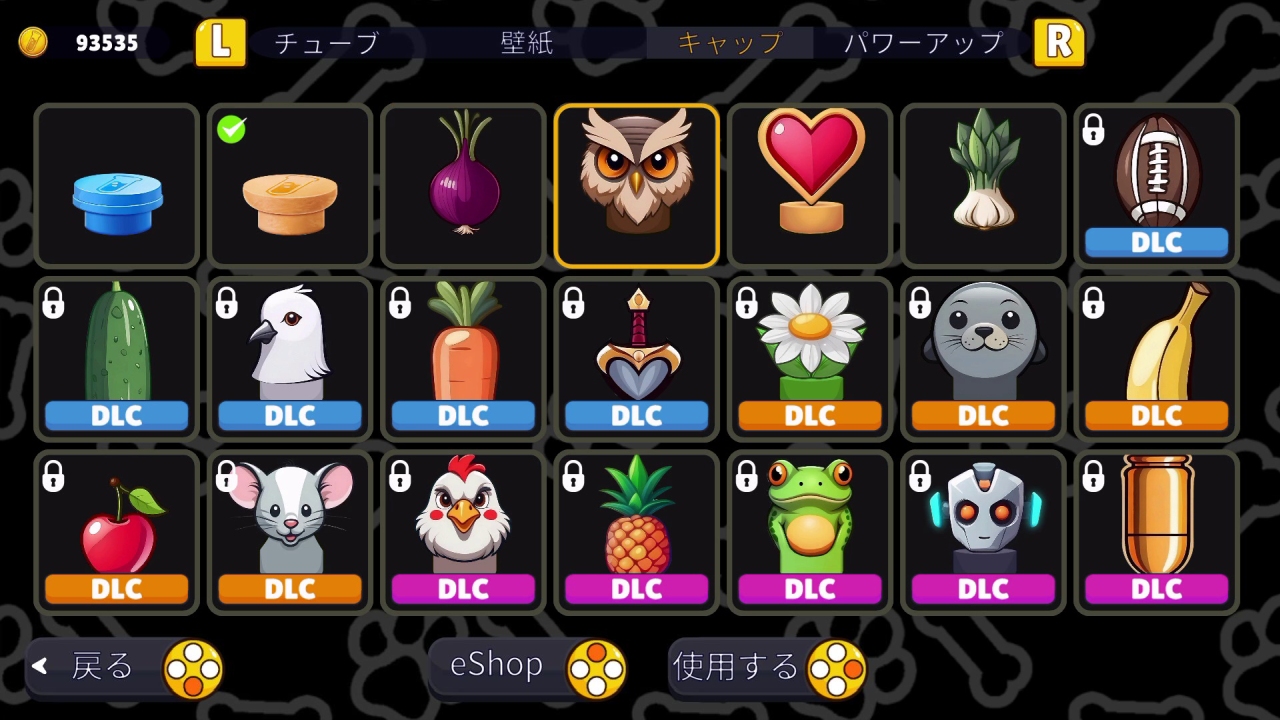
Task: Select the American football DLC cap
Action: (x=1156, y=180)
